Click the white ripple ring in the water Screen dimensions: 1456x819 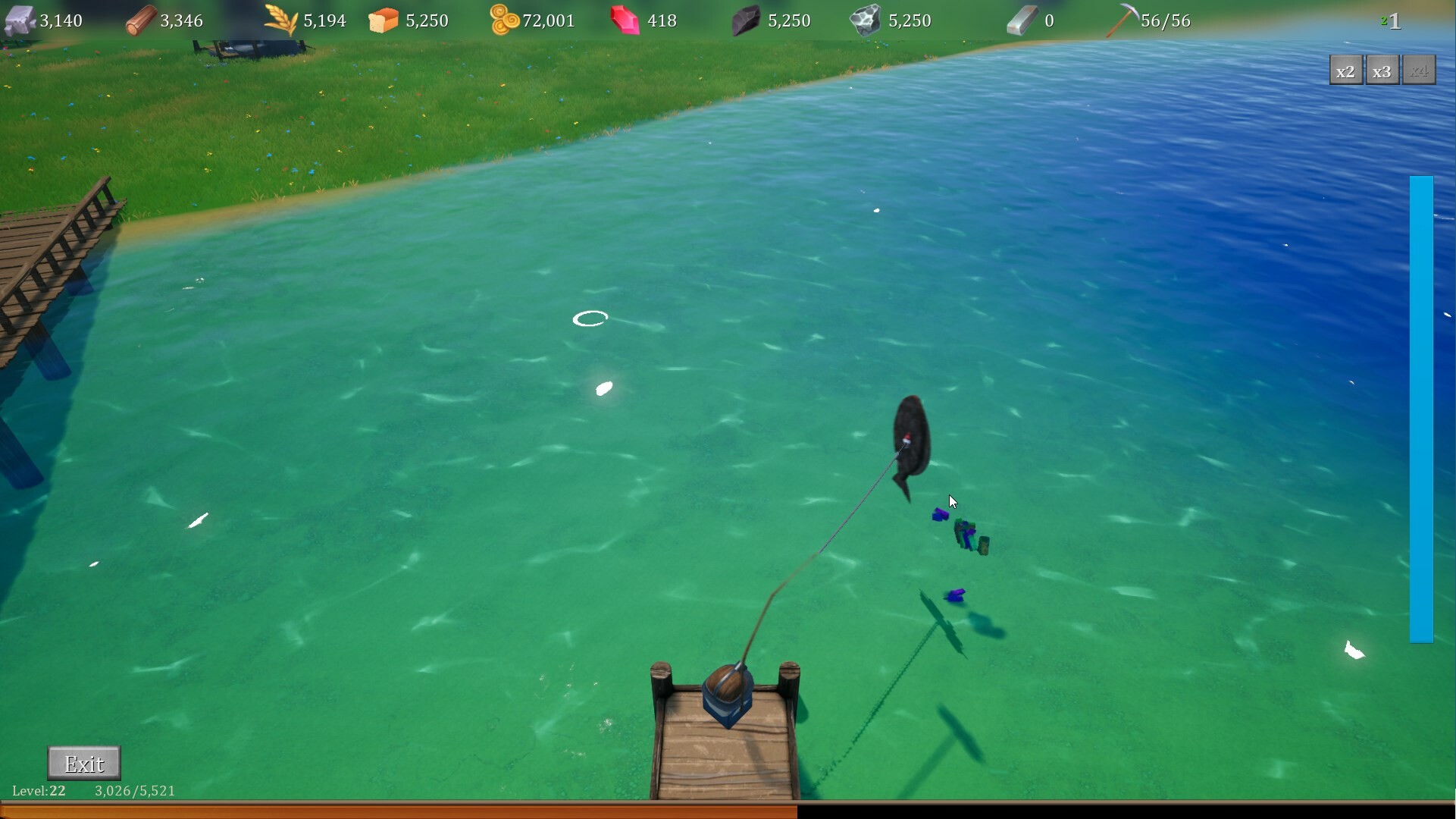pos(591,318)
